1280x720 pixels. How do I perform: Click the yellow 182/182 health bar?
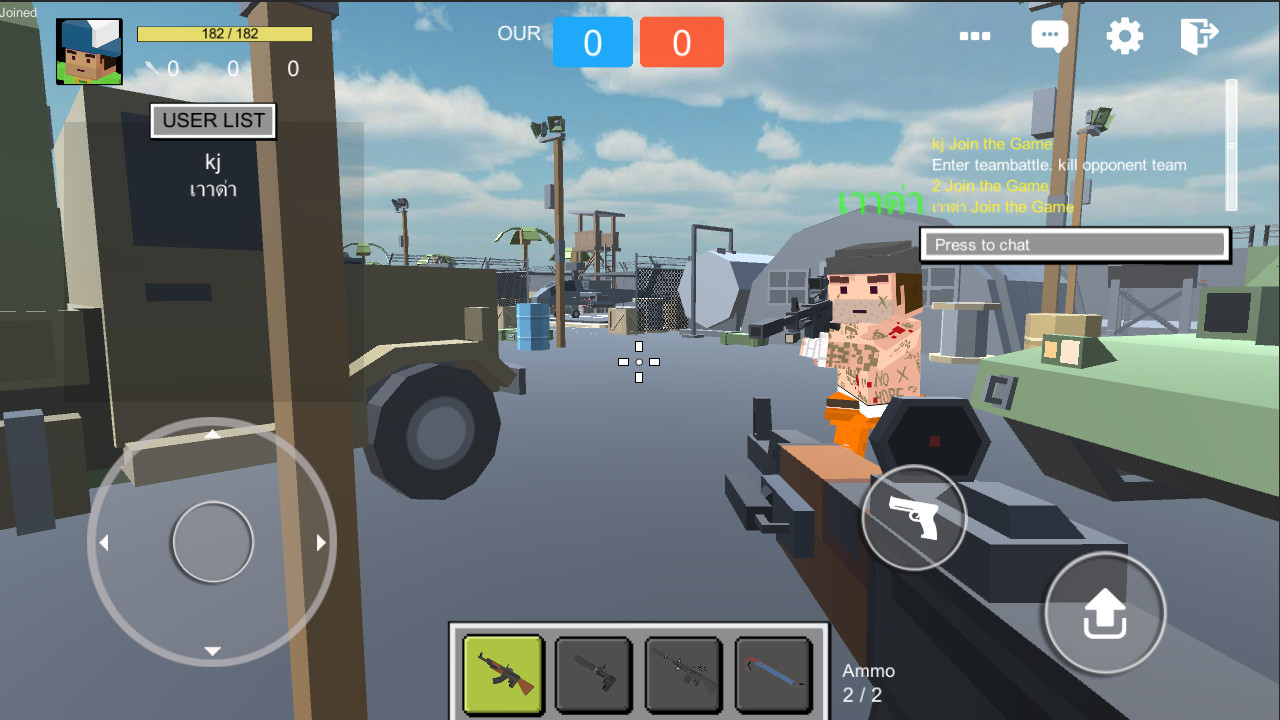pos(223,33)
